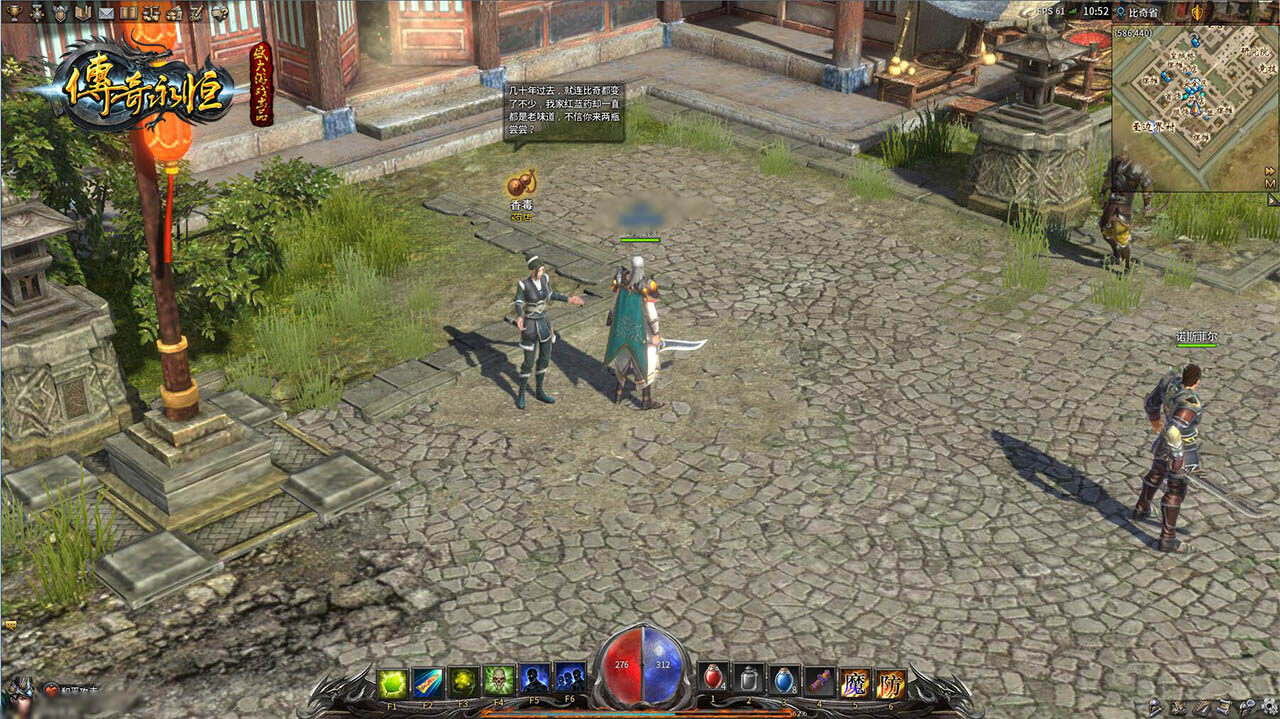Click the minimap of Bichi town
1280x719 pixels.
click(x=1188, y=108)
